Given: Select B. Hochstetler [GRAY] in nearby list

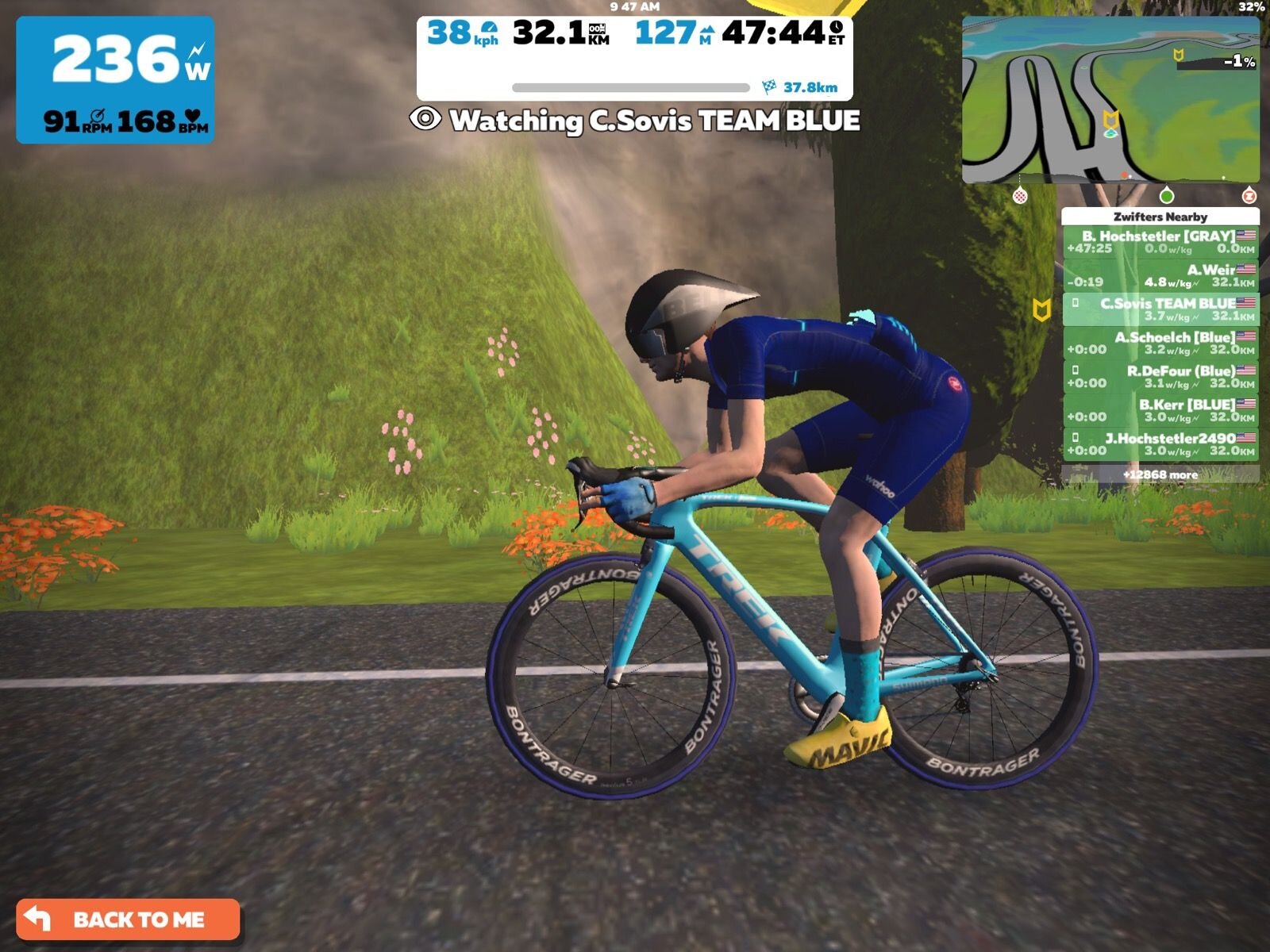Looking at the screenshot, I should click(1160, 241).
